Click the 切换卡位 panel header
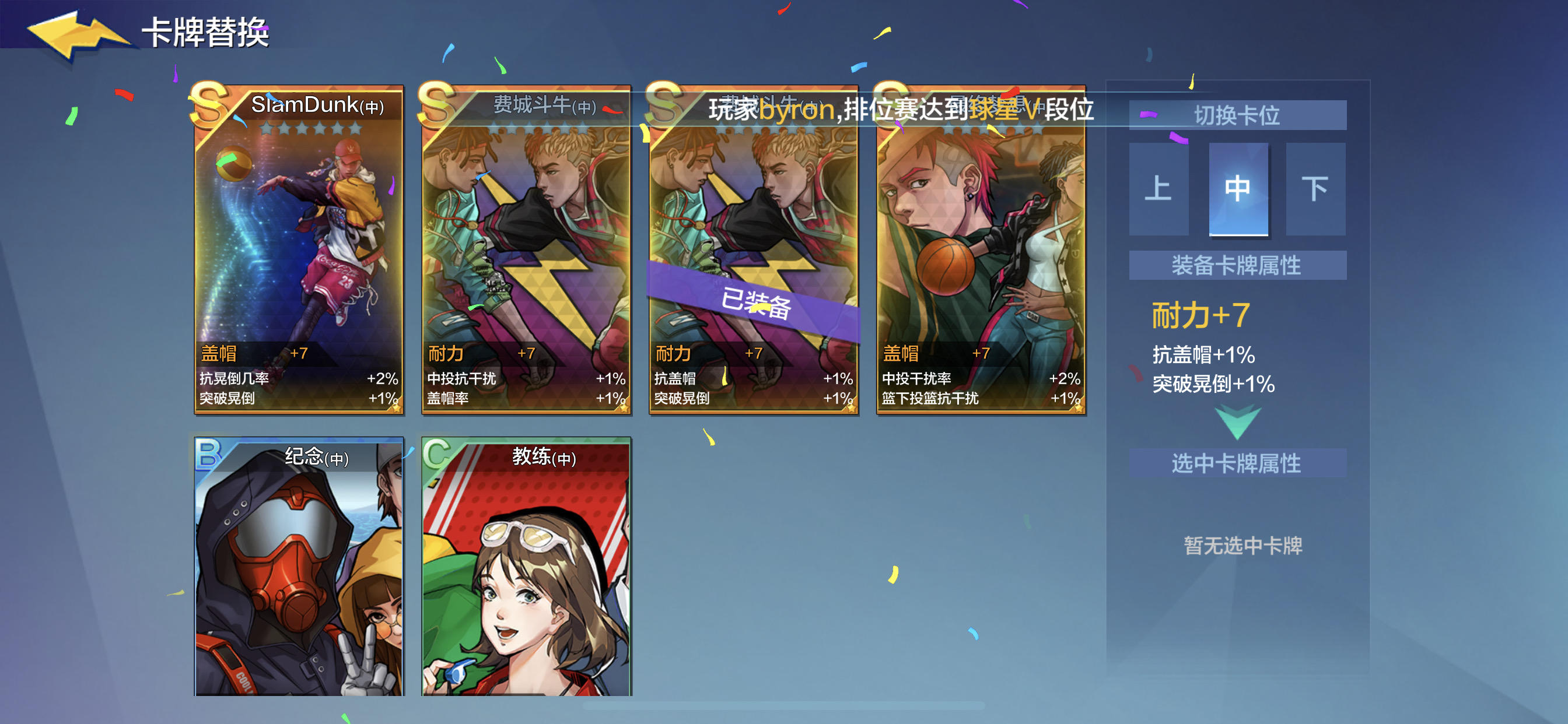Screen dimensions: 1568x724 pos(1237,114)
